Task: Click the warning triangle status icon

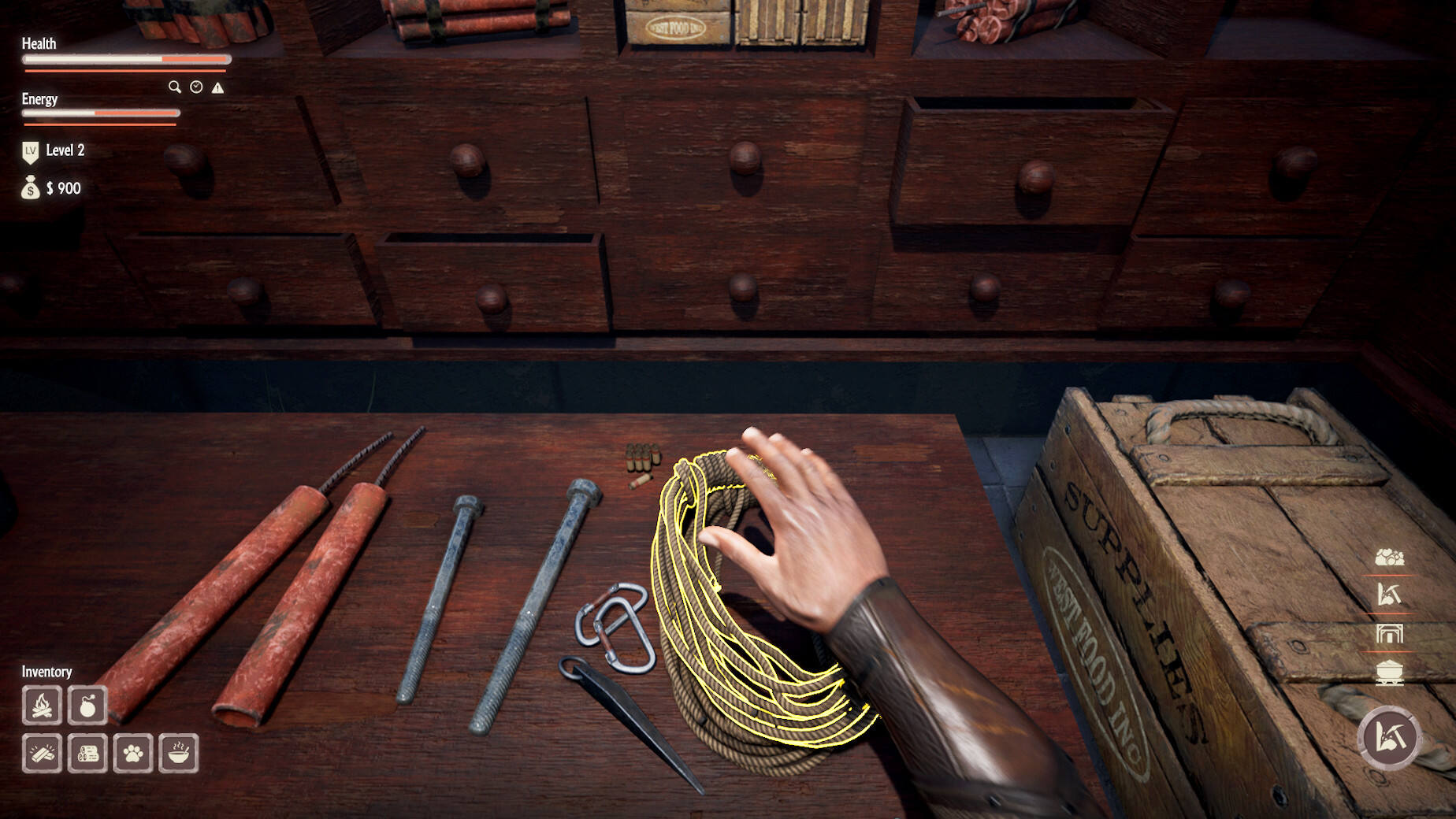Action: click(x=218, y=87)
